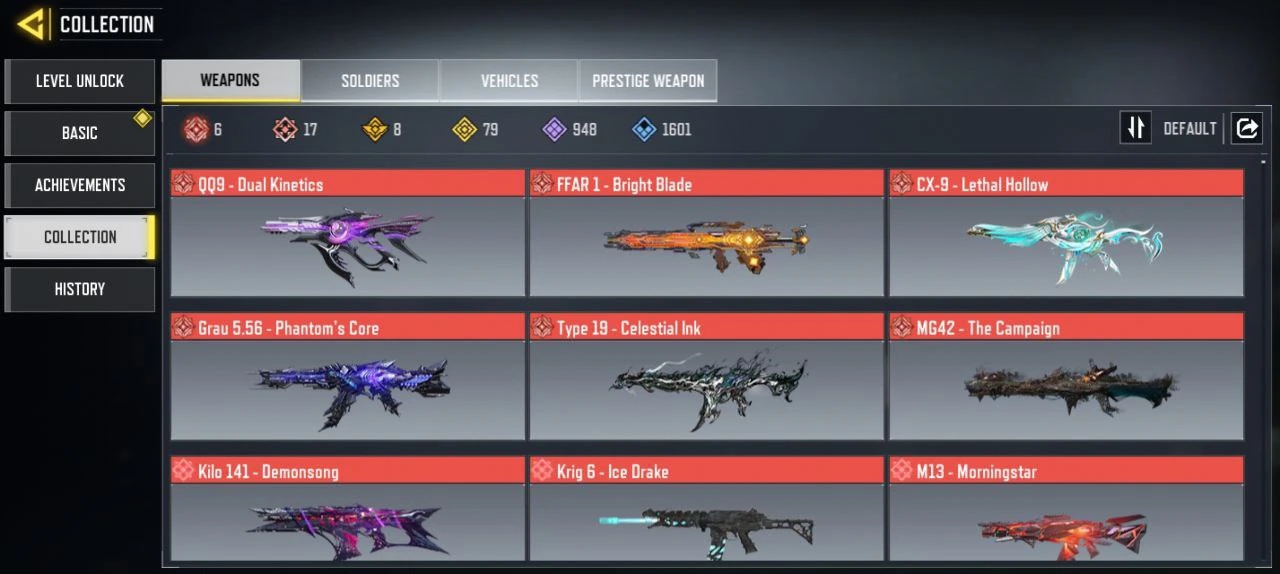This screenshot has height=574, width=1280.
Task: Open the Basic profile section
Action: click(x=80, y=133)
